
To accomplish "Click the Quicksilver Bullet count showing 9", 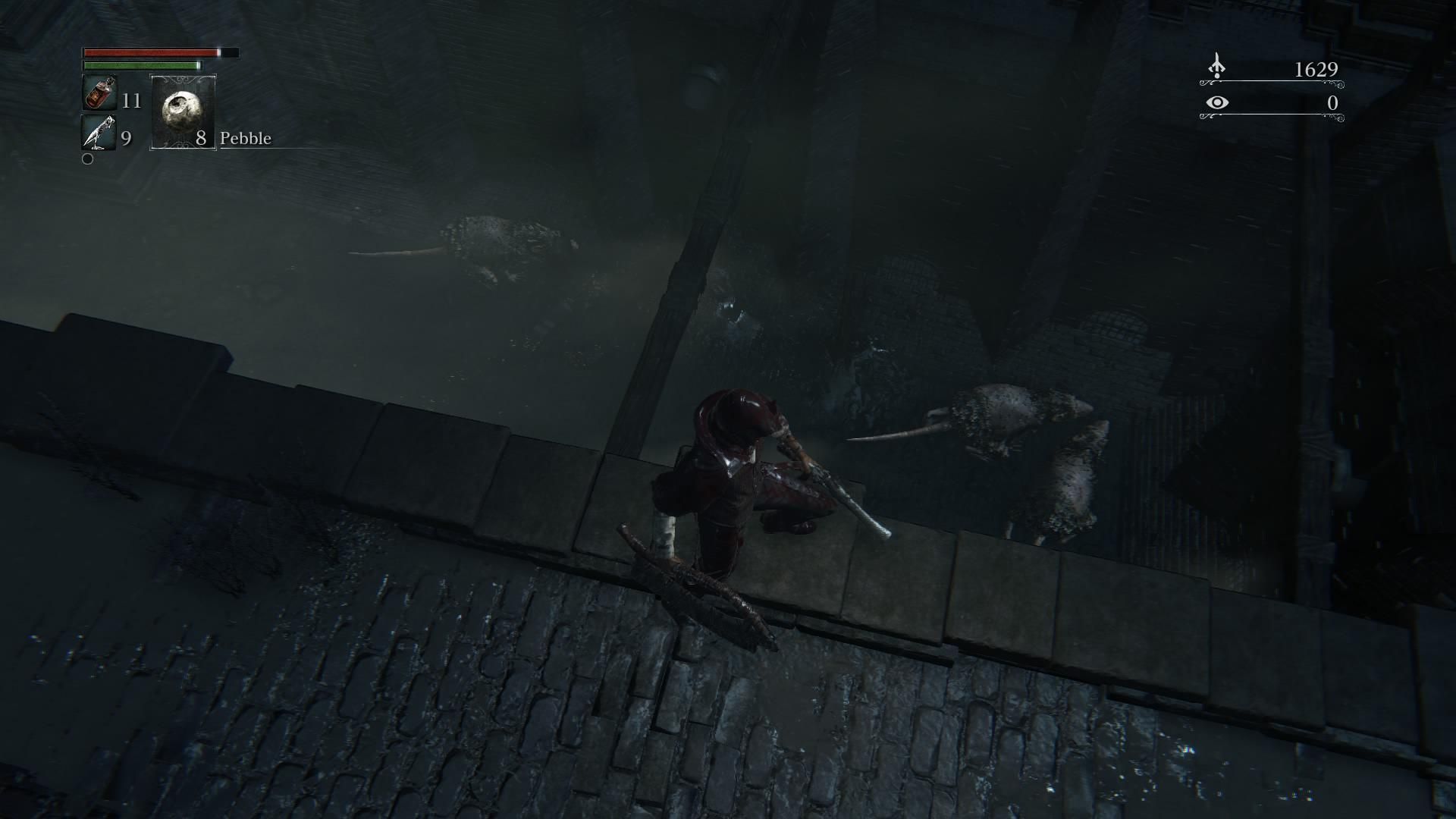I will point(126,138).
